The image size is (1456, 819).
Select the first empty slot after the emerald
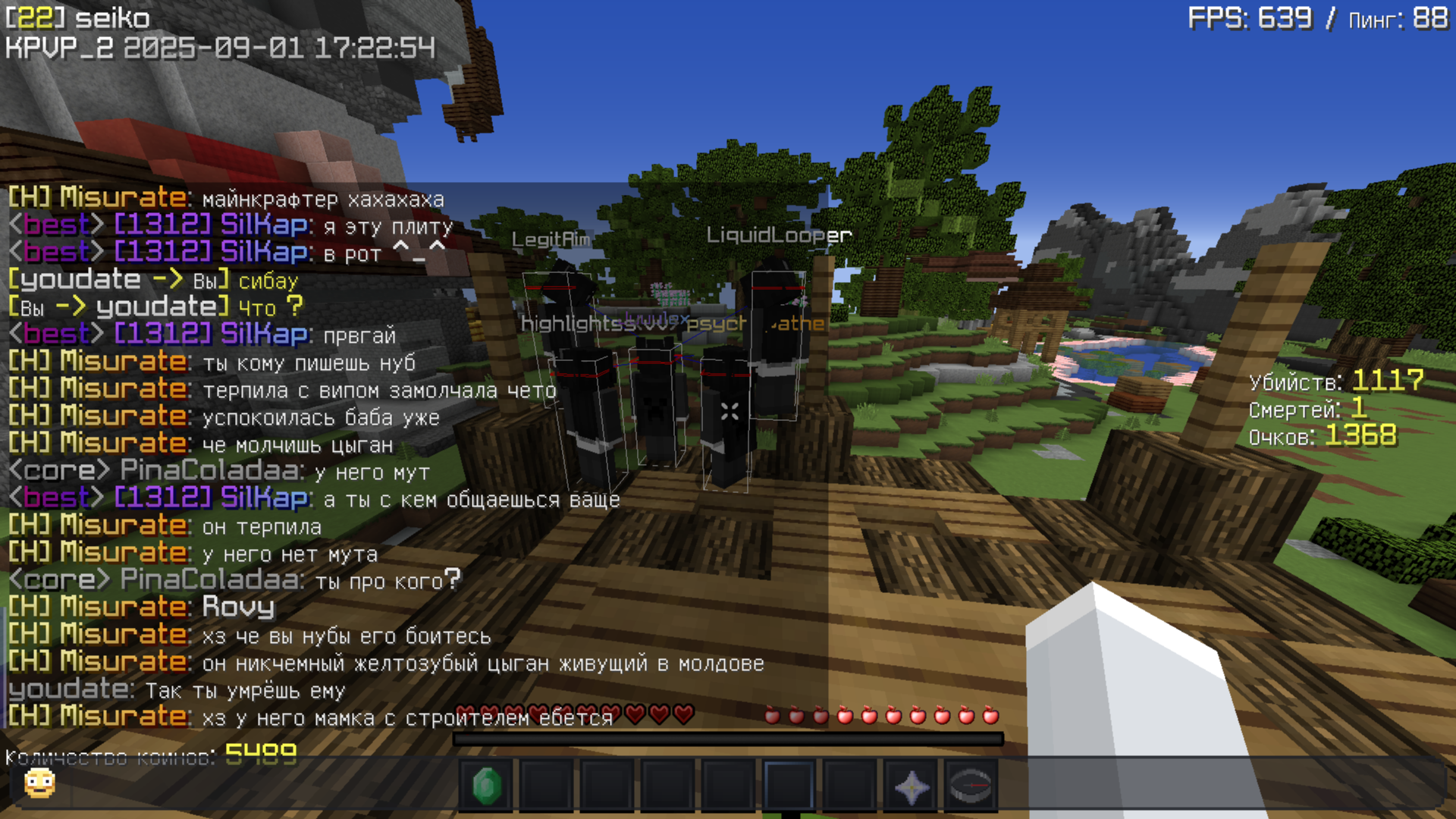pyautogui.click(x=547, y=786)
